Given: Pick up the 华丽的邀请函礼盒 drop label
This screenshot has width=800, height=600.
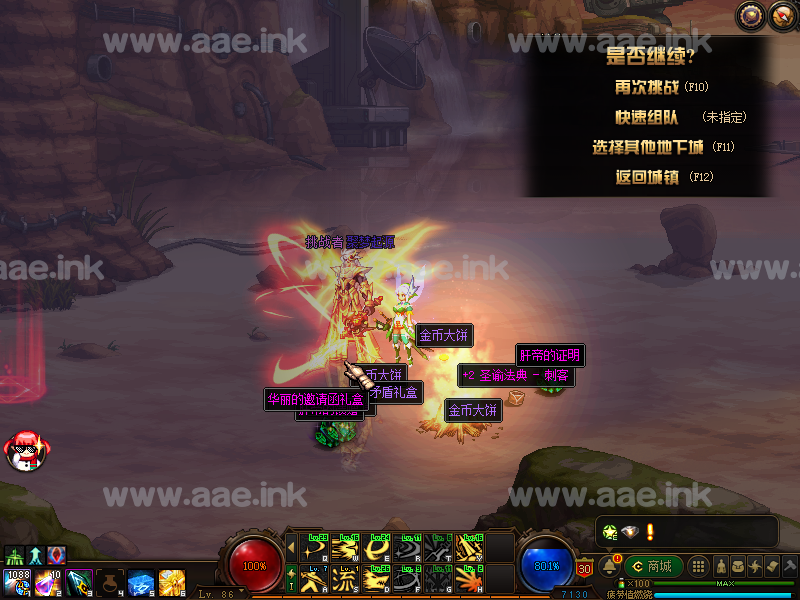Looking at the screenshot, I should (314, 399).
